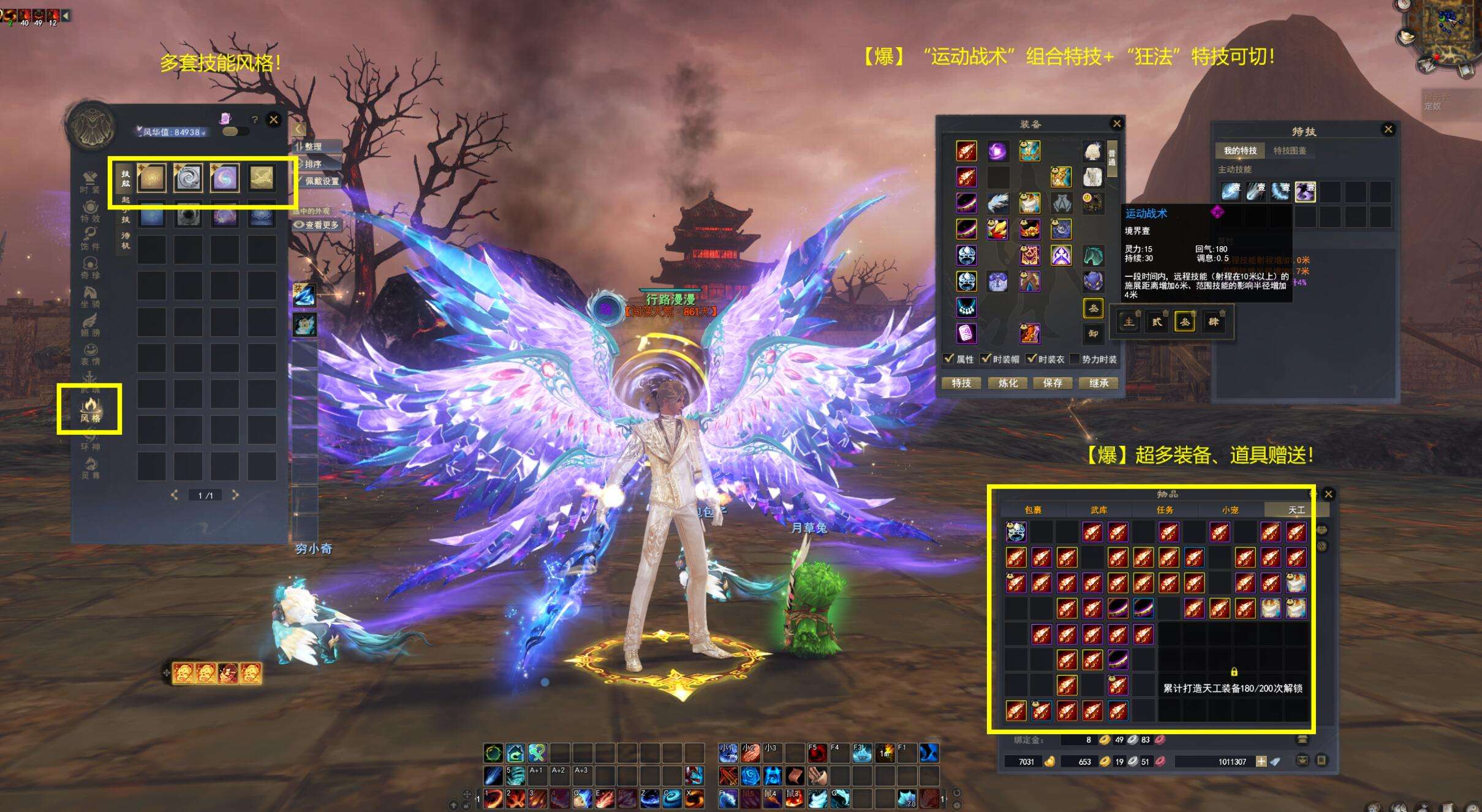The height and width of the screenshot is (812, 1482).
Task: Toggle the 势力时装 checkbox
Action: (x=1075, y=359)
